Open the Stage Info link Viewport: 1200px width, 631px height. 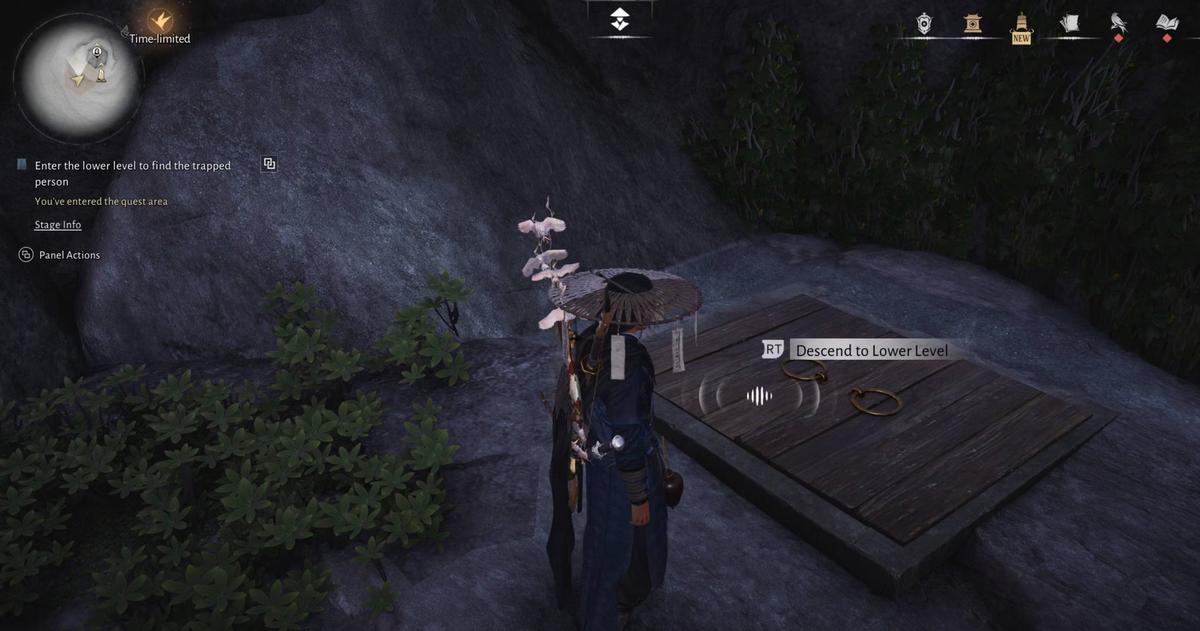pyautogui.click(x=58, y=225)
